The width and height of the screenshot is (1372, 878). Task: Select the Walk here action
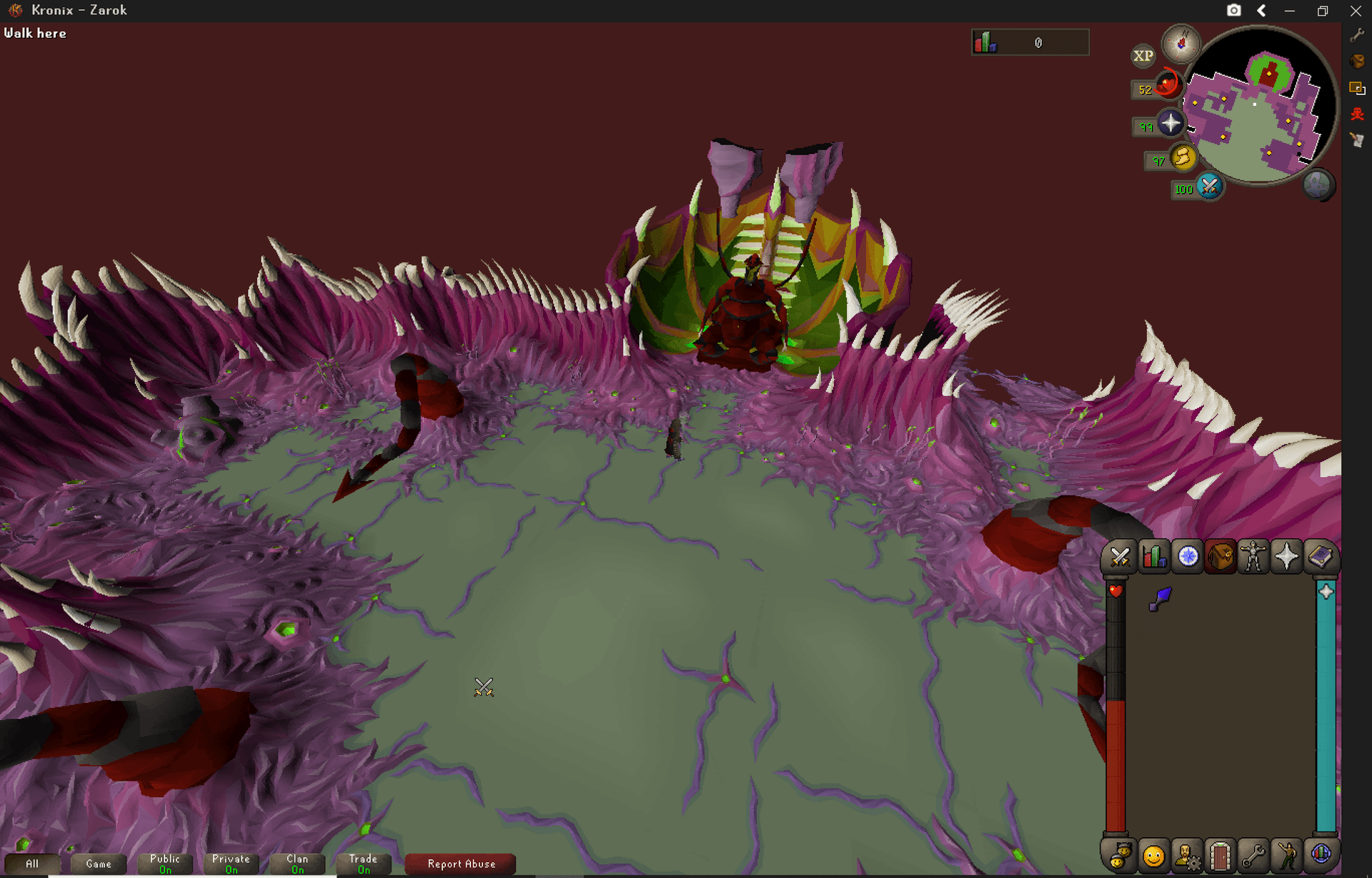pyautogui.click(x=35, y=33)
